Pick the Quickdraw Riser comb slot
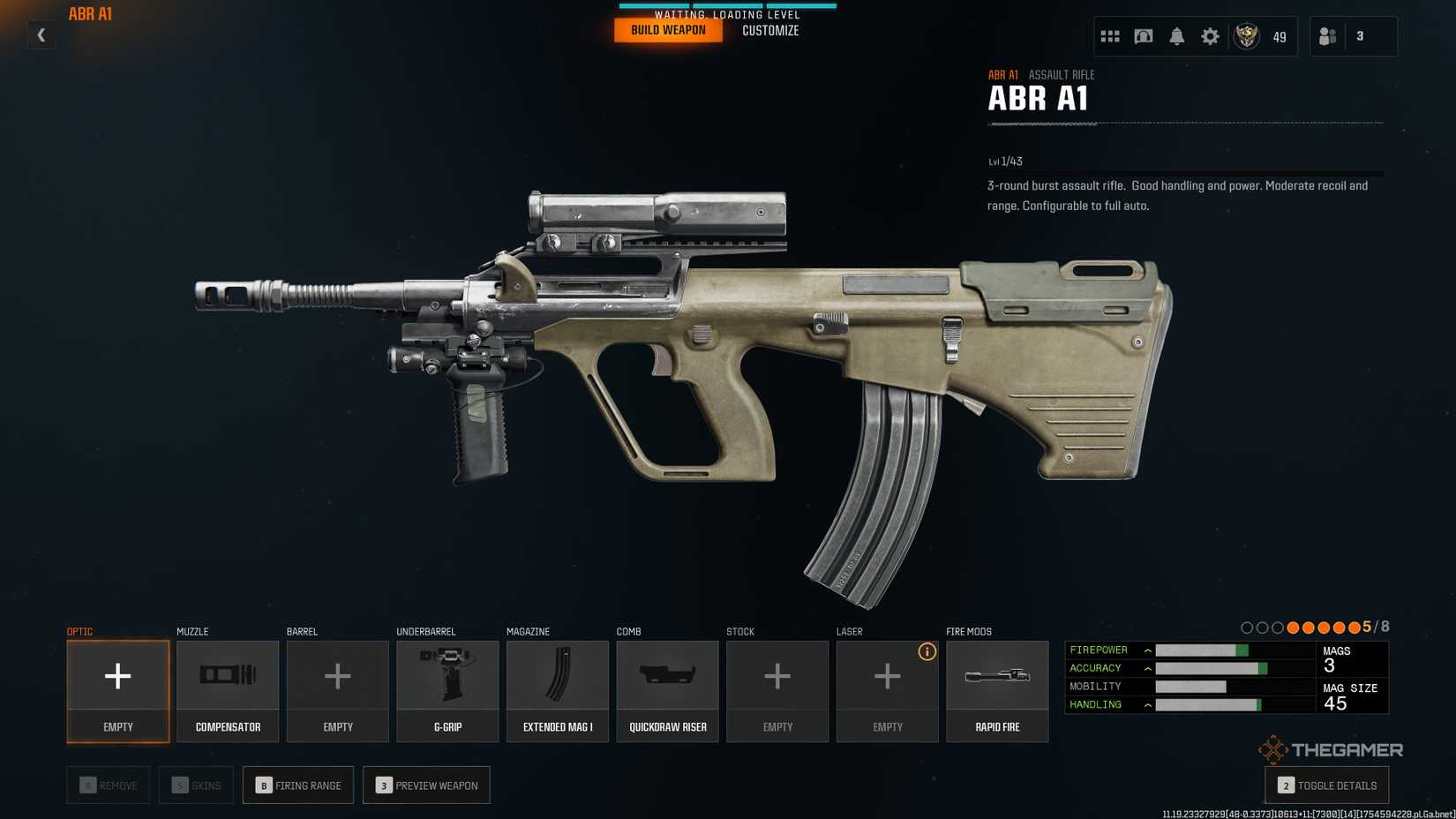 (x=667, y=691)
